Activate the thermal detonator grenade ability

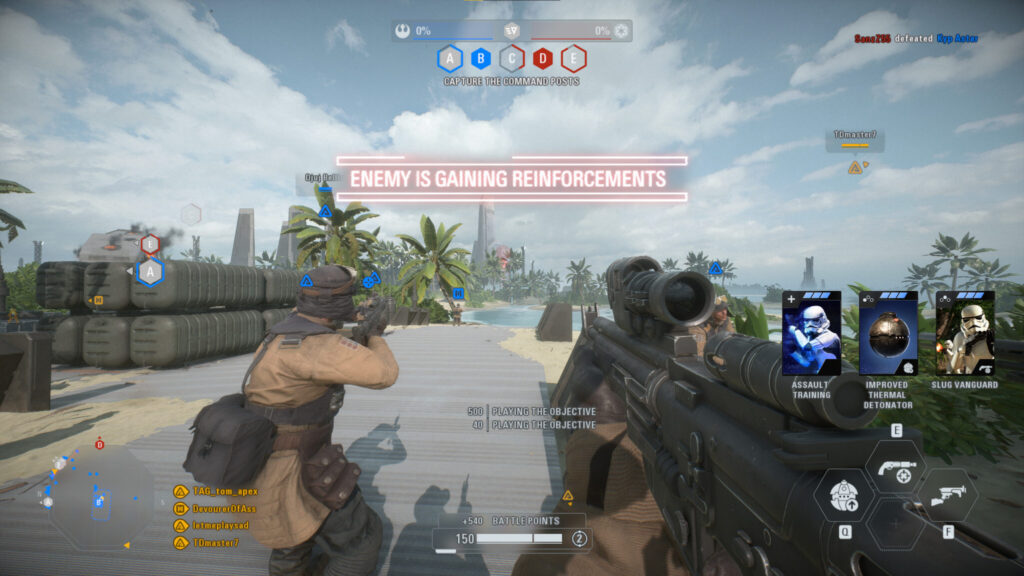844,496
